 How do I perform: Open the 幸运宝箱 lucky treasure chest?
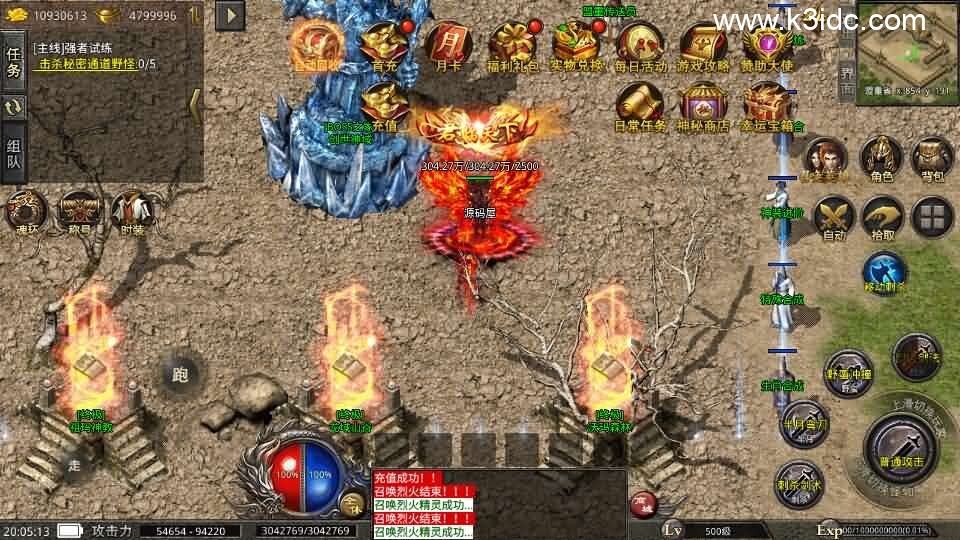pyautogui.click(x=768, y=104)
